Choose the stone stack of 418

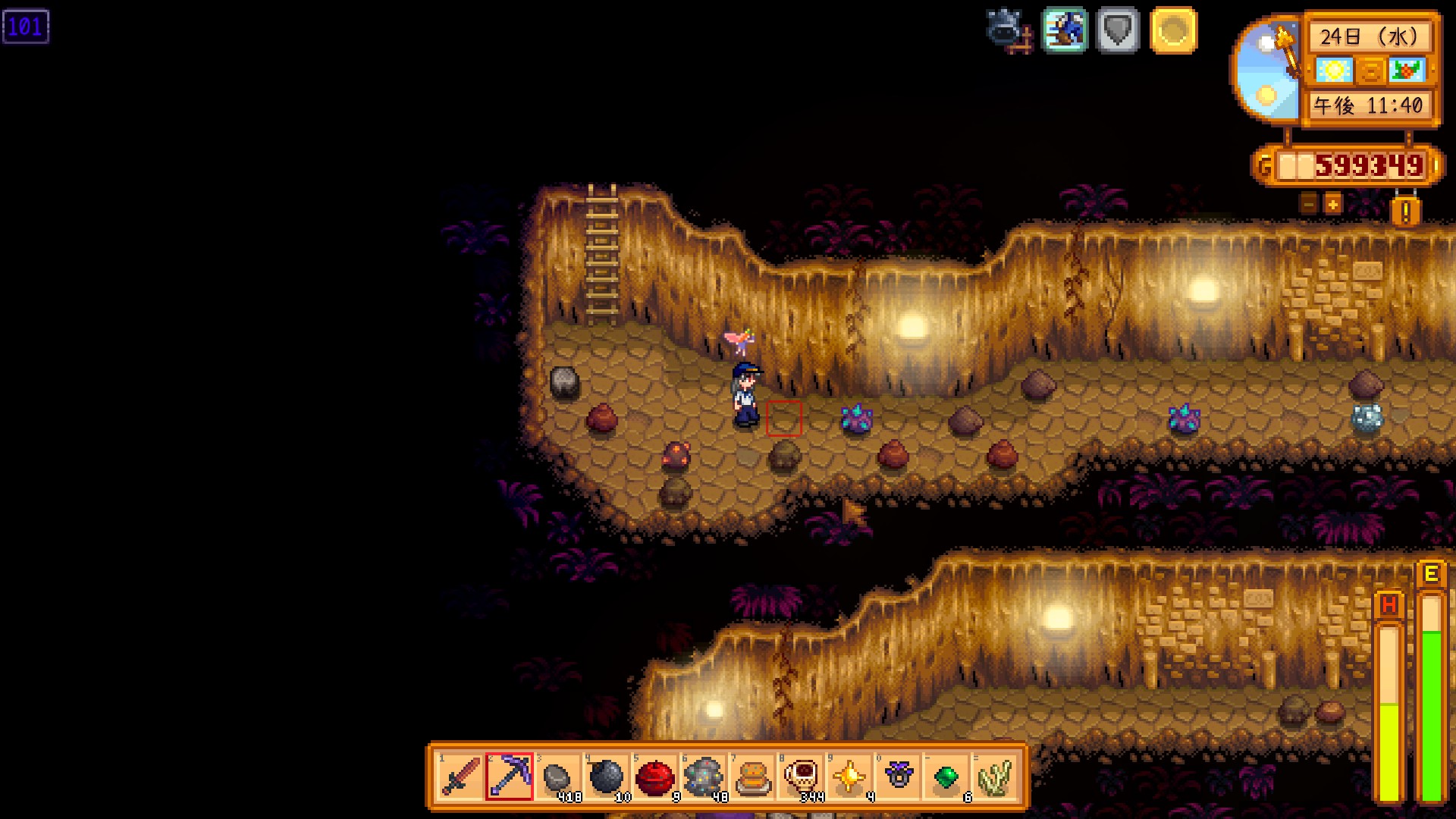[x=557, y=777]
